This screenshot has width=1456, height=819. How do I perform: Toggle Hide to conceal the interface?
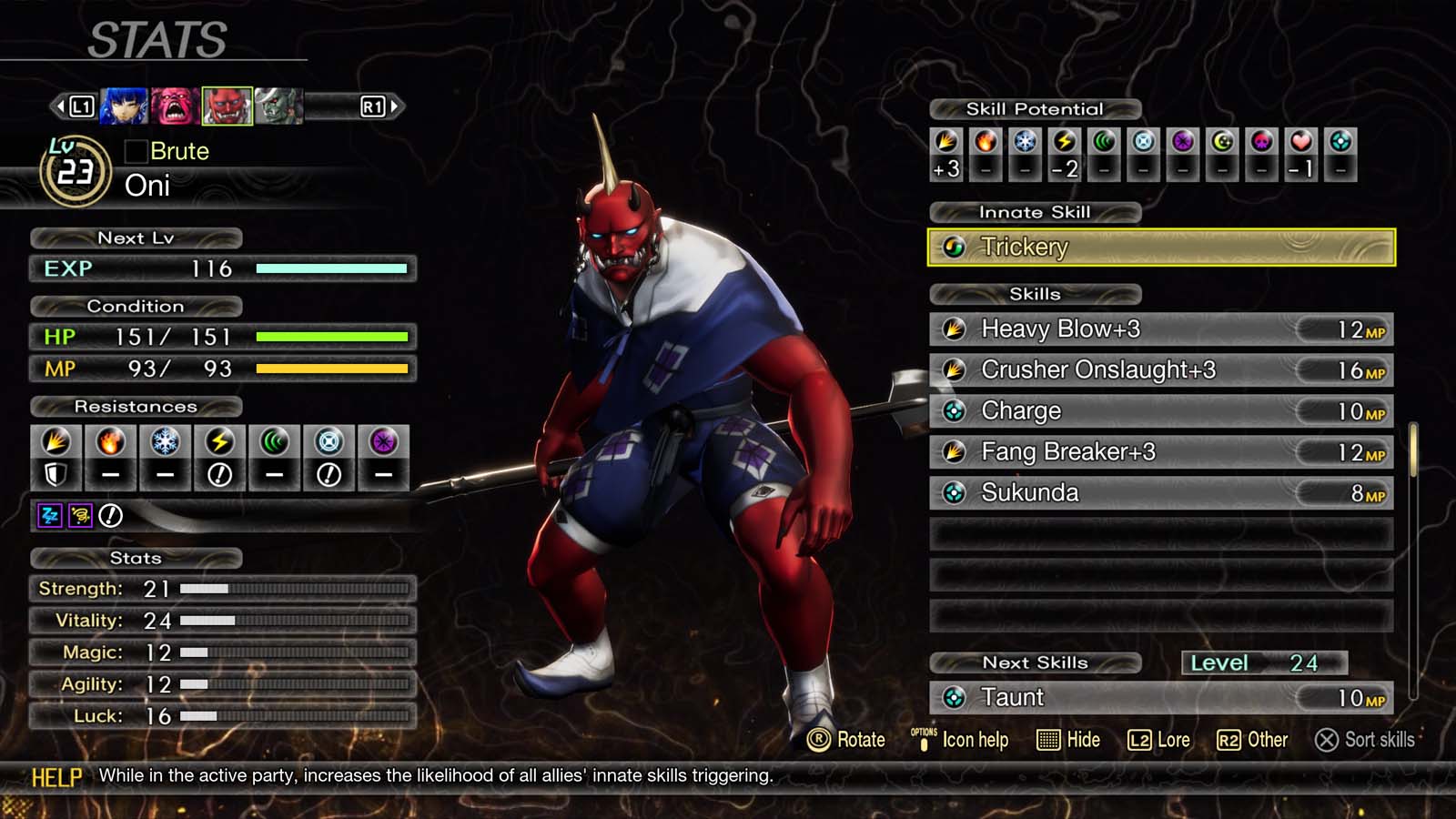[x=1069, y=740]
